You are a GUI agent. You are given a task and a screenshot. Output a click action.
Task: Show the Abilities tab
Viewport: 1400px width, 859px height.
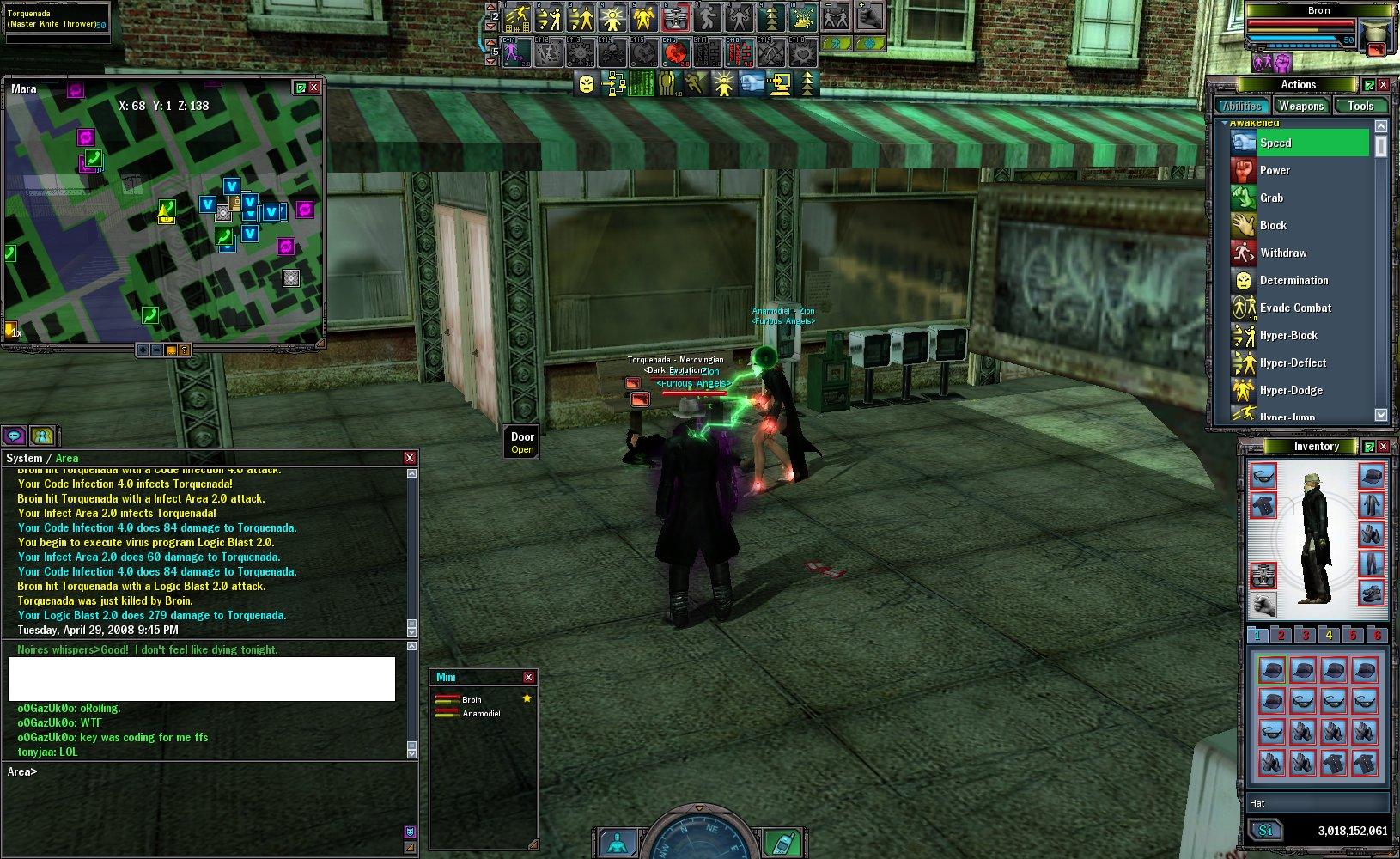[1242, 107]
